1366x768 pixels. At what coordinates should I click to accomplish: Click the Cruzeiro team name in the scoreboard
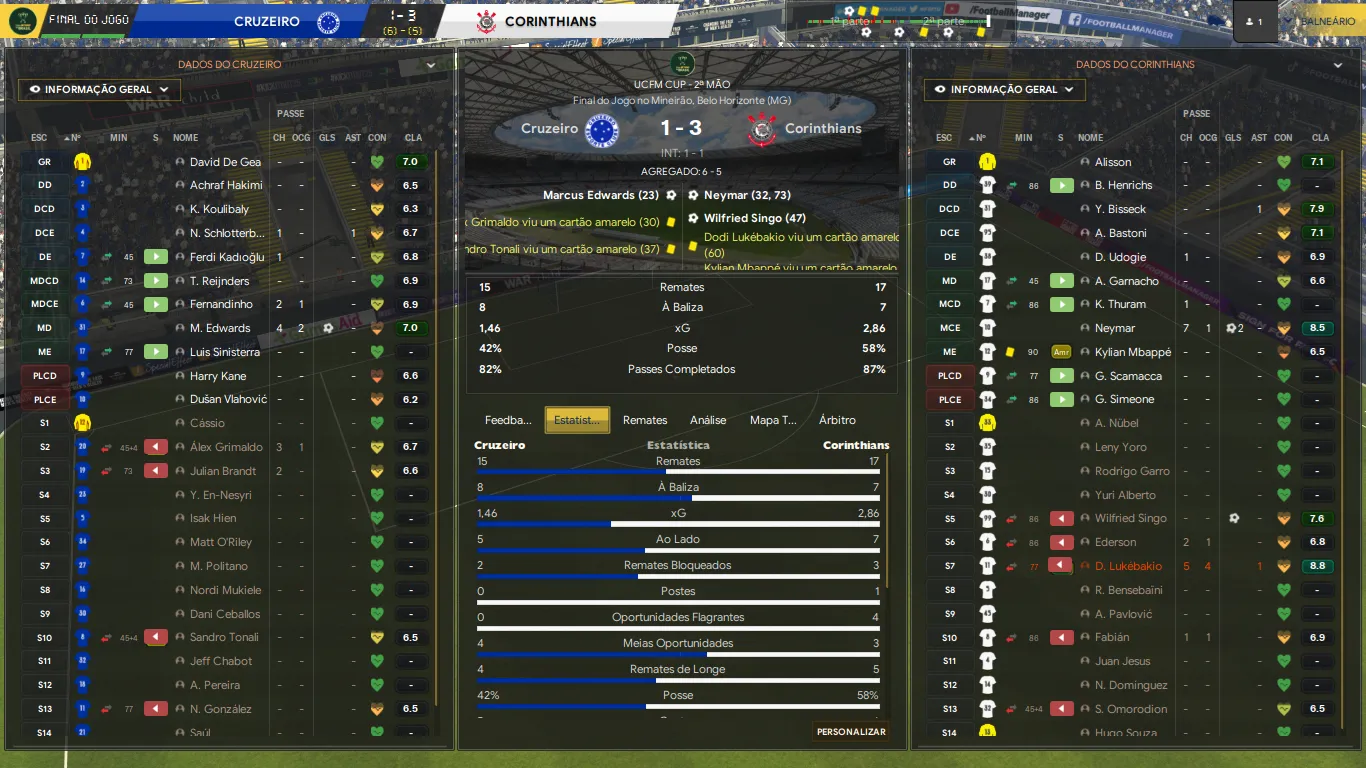click(266, 21)
